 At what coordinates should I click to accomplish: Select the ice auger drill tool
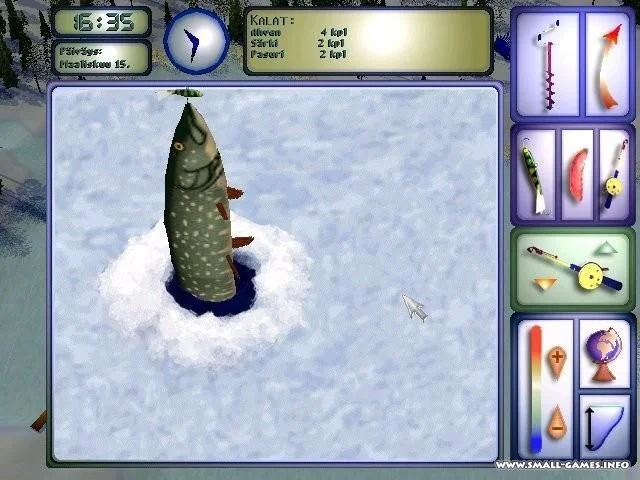coord(546,64)
